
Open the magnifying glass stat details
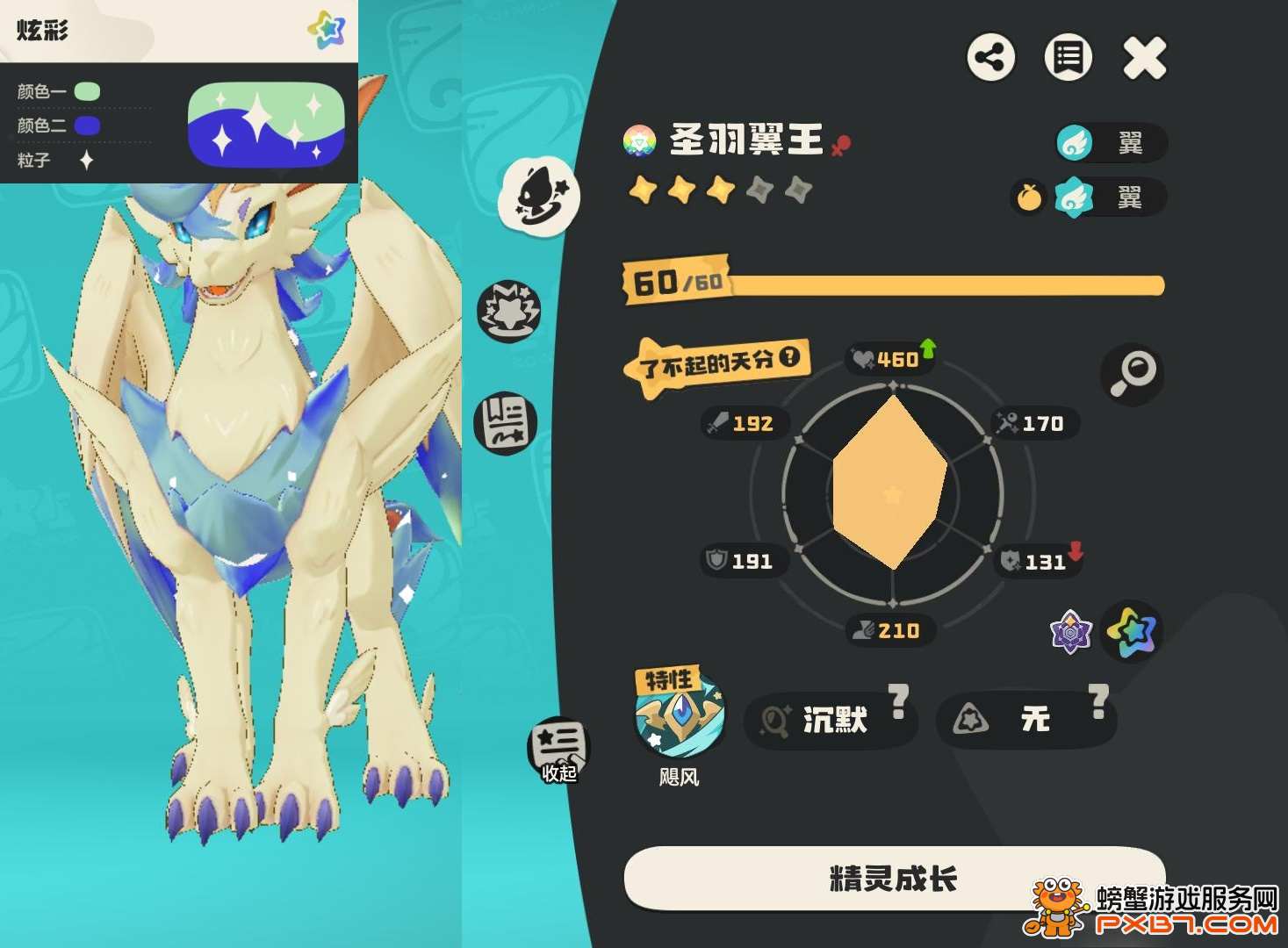tap(1132, 374)
